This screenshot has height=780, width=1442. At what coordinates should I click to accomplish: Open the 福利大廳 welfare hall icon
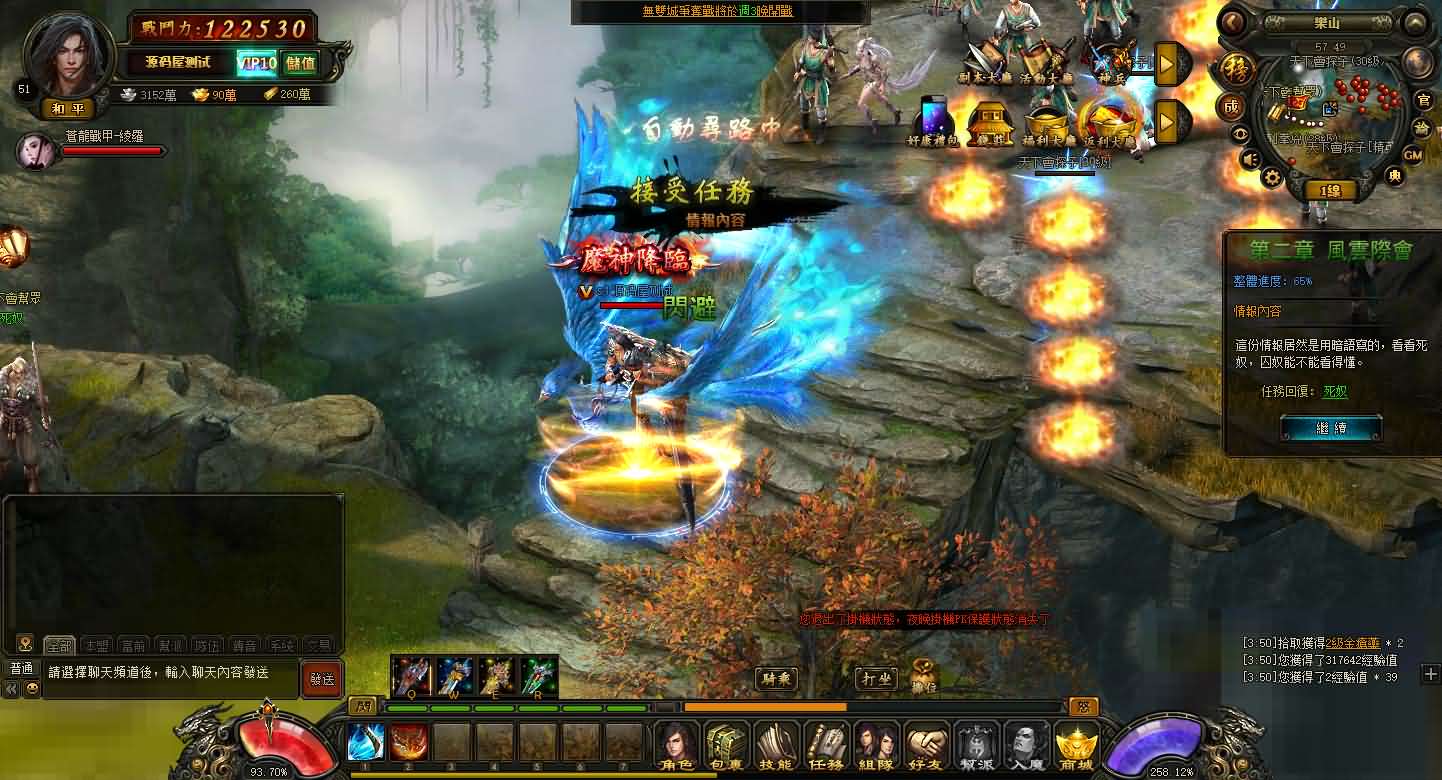[1048, 118]
